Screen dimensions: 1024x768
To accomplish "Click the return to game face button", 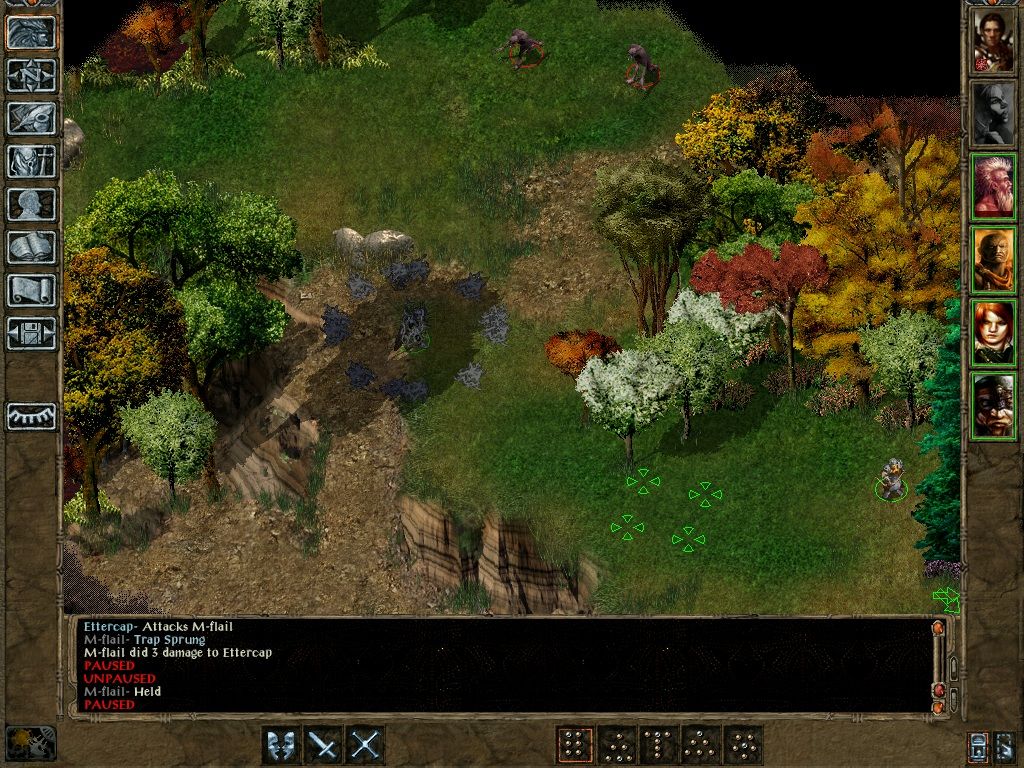I will [x=31, y=33].
